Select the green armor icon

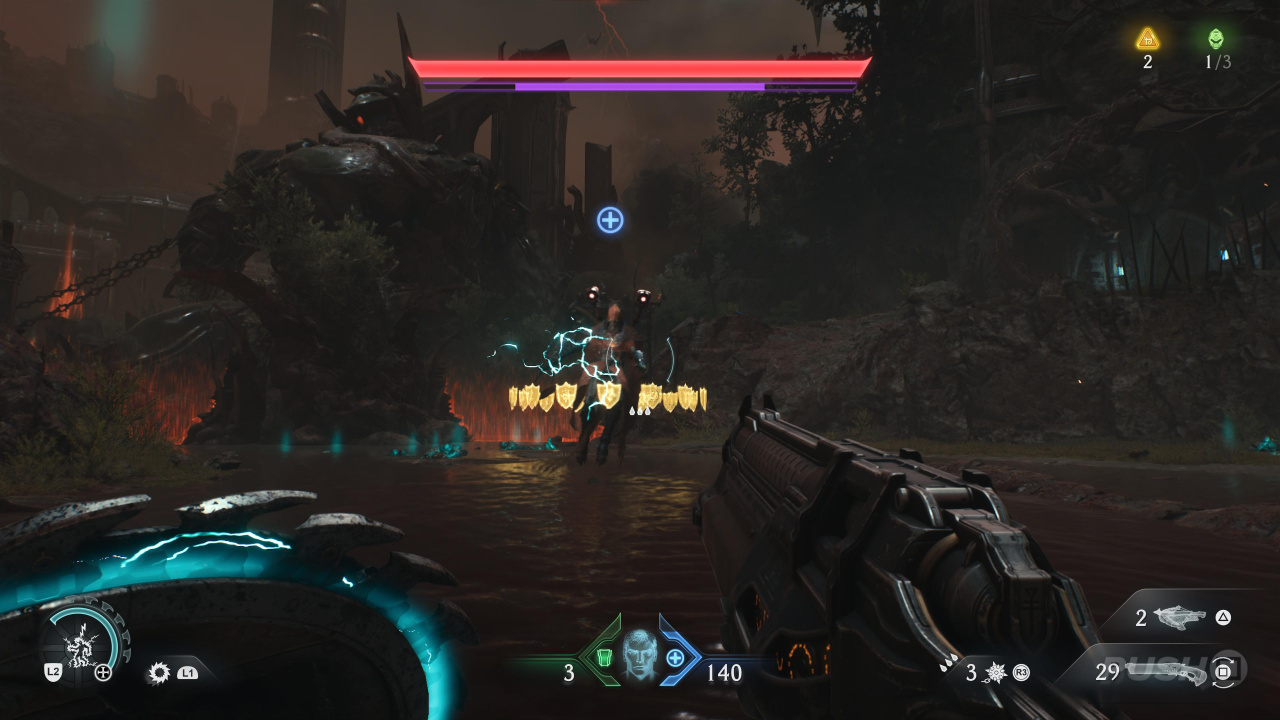604,658
